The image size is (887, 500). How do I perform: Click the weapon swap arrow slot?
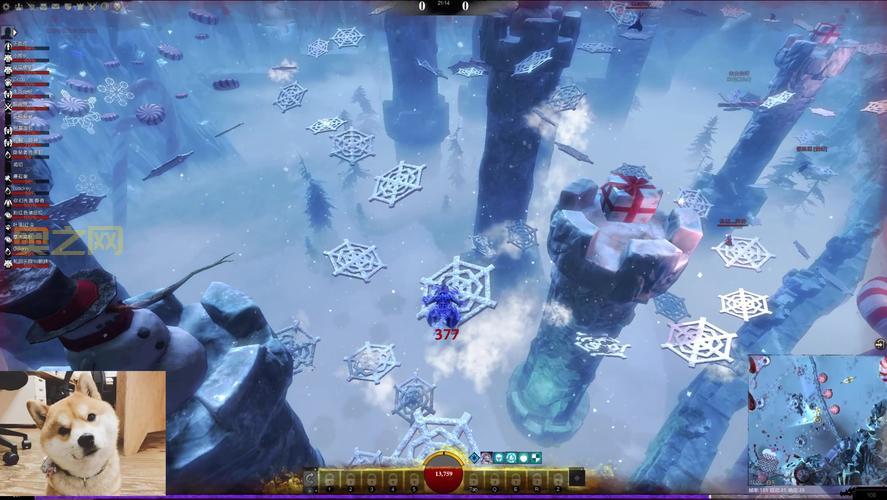pyautogui.click(x=311, y=478)
